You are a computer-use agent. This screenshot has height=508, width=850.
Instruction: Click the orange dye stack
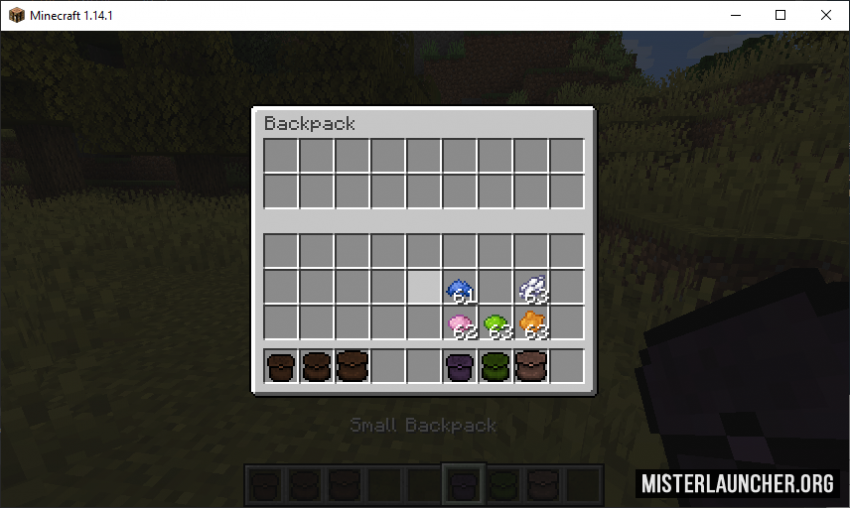pos(531,323)
